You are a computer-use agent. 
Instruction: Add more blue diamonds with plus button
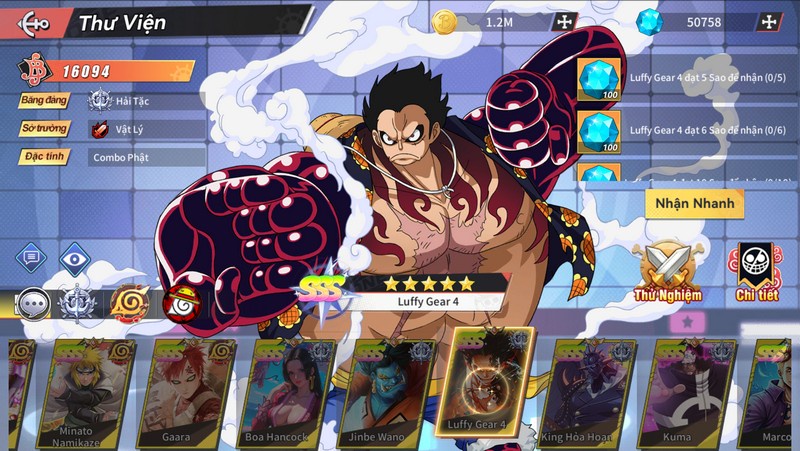768,21
